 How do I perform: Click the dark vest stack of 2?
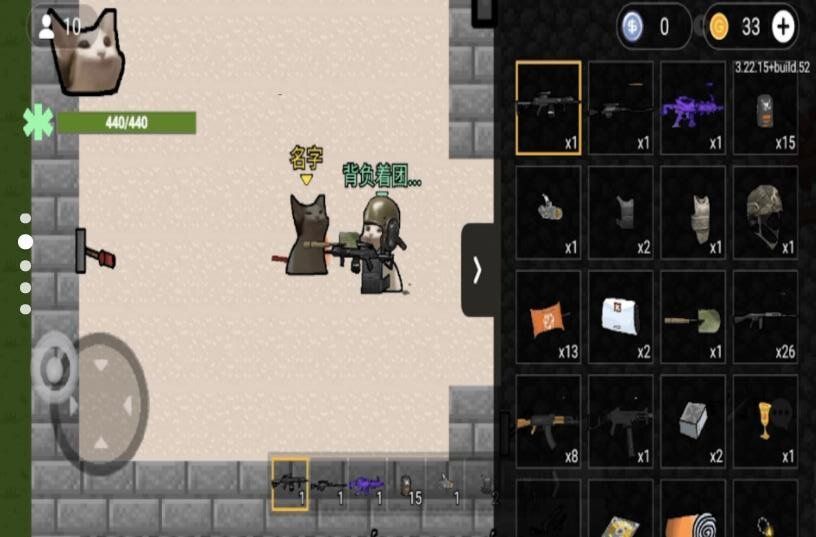[x=621, y=212]
